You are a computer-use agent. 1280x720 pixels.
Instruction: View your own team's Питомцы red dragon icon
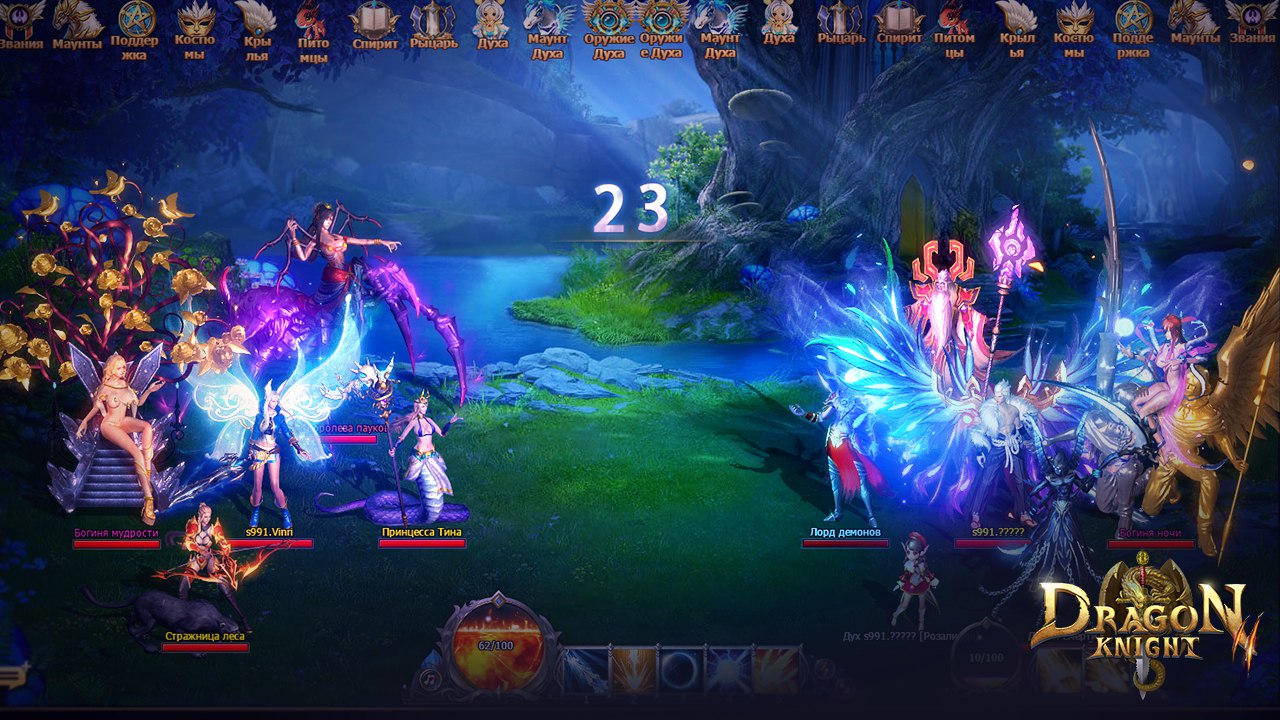pos(313,22)
